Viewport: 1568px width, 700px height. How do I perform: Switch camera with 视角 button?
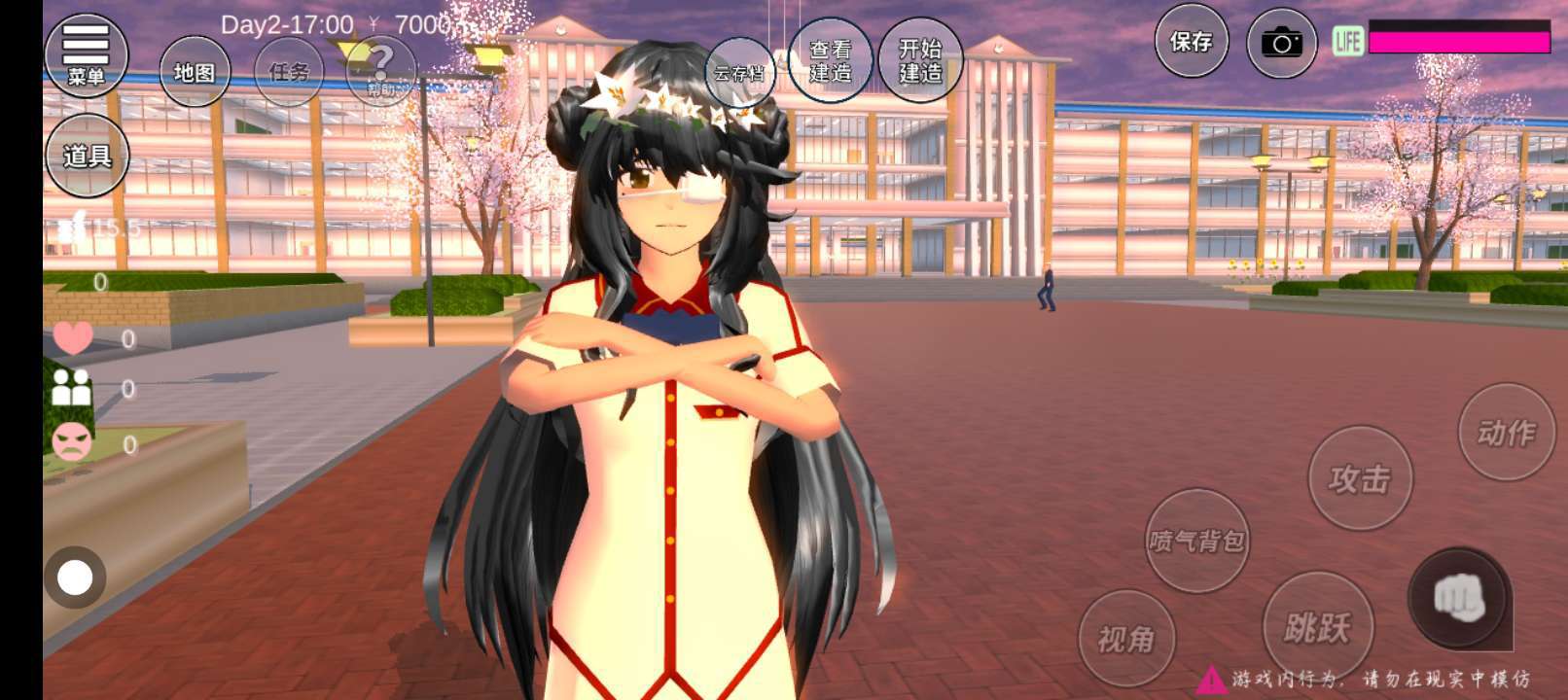click(x=1126, y=639)
